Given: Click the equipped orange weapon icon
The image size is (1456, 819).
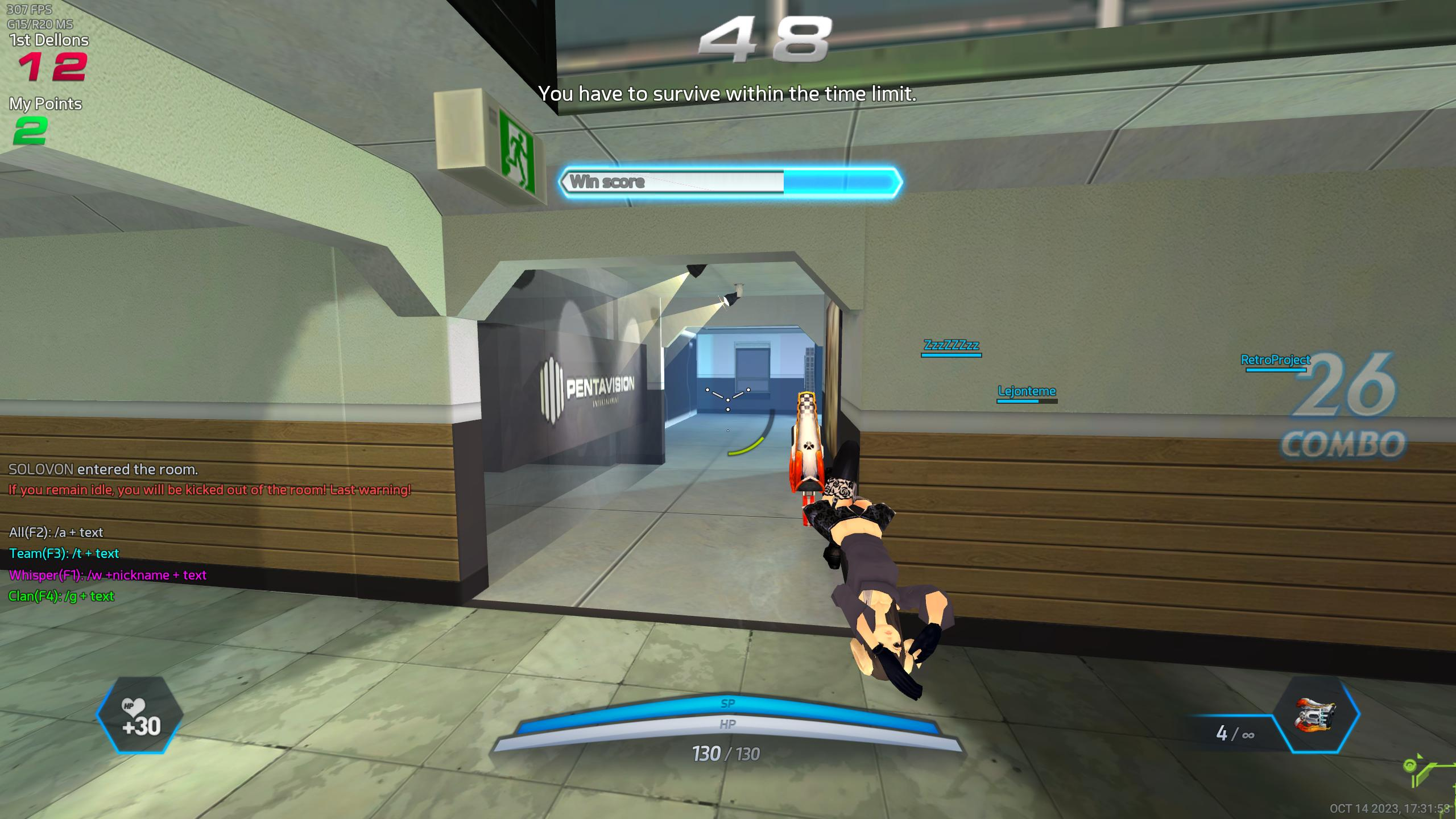Looking at the screenshot, I should [x=1316, y=715].
